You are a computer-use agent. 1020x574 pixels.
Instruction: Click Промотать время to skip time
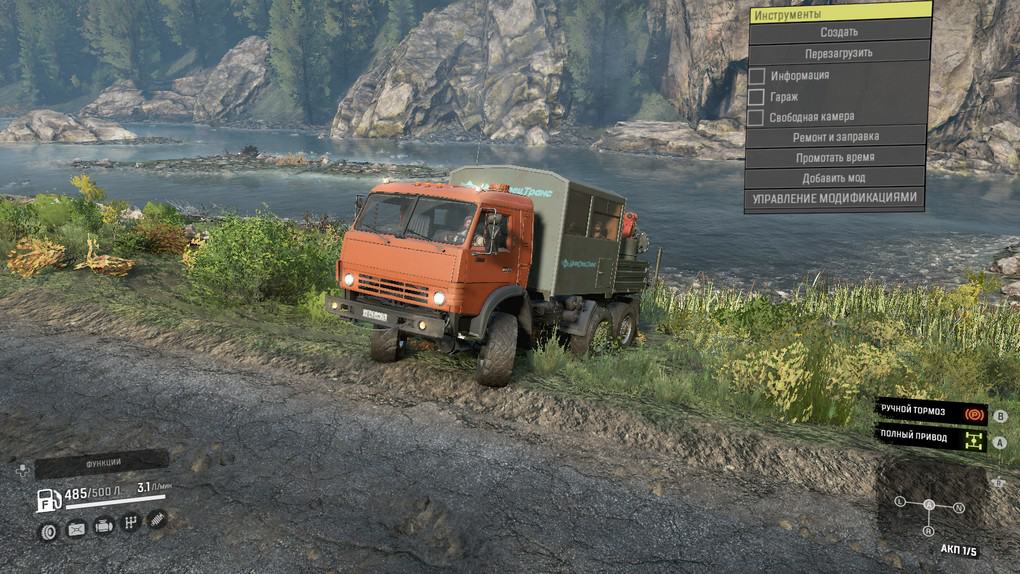tap(834, 157)
